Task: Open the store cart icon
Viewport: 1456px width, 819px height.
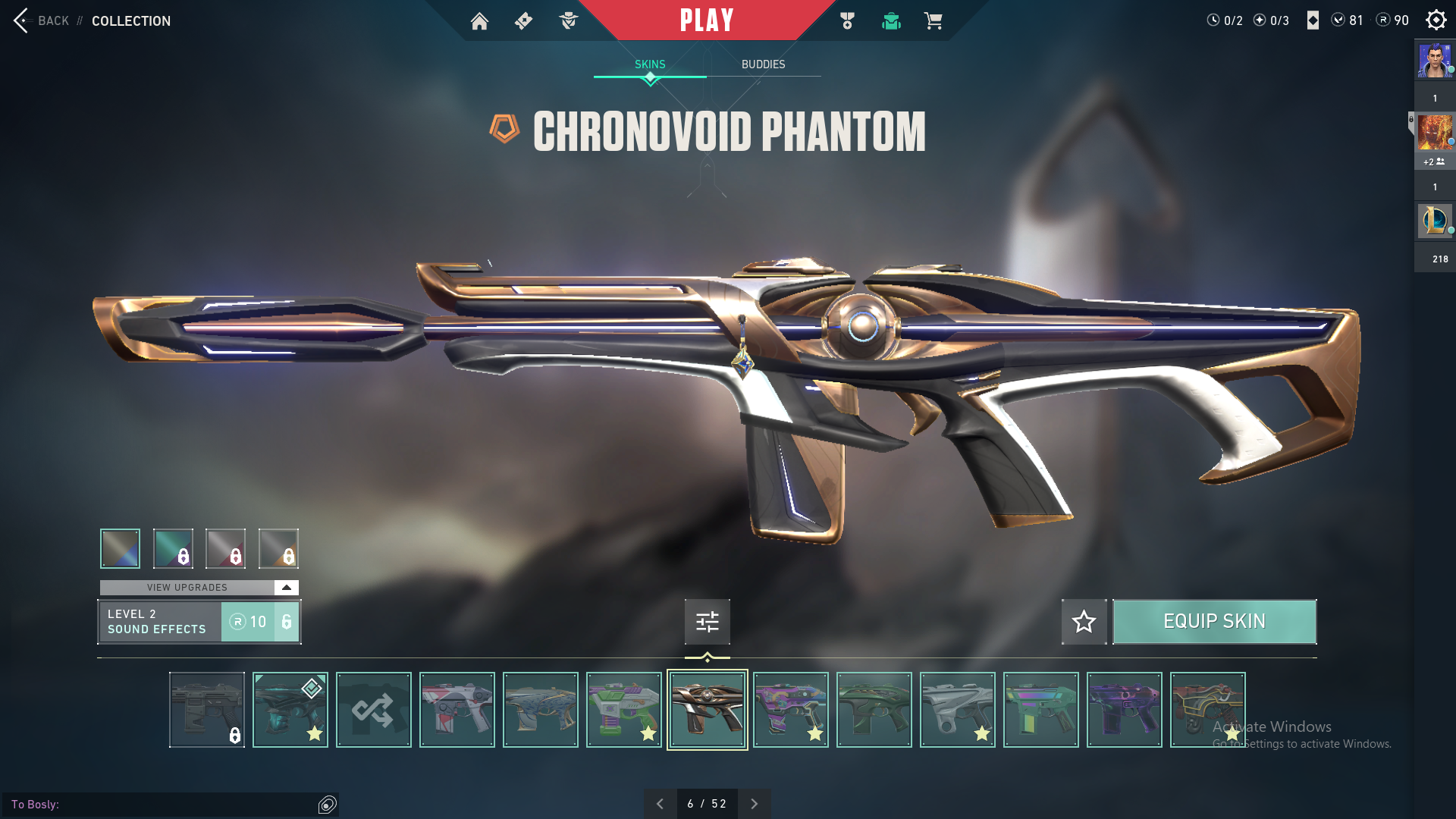Action: (x=934, y=21)
